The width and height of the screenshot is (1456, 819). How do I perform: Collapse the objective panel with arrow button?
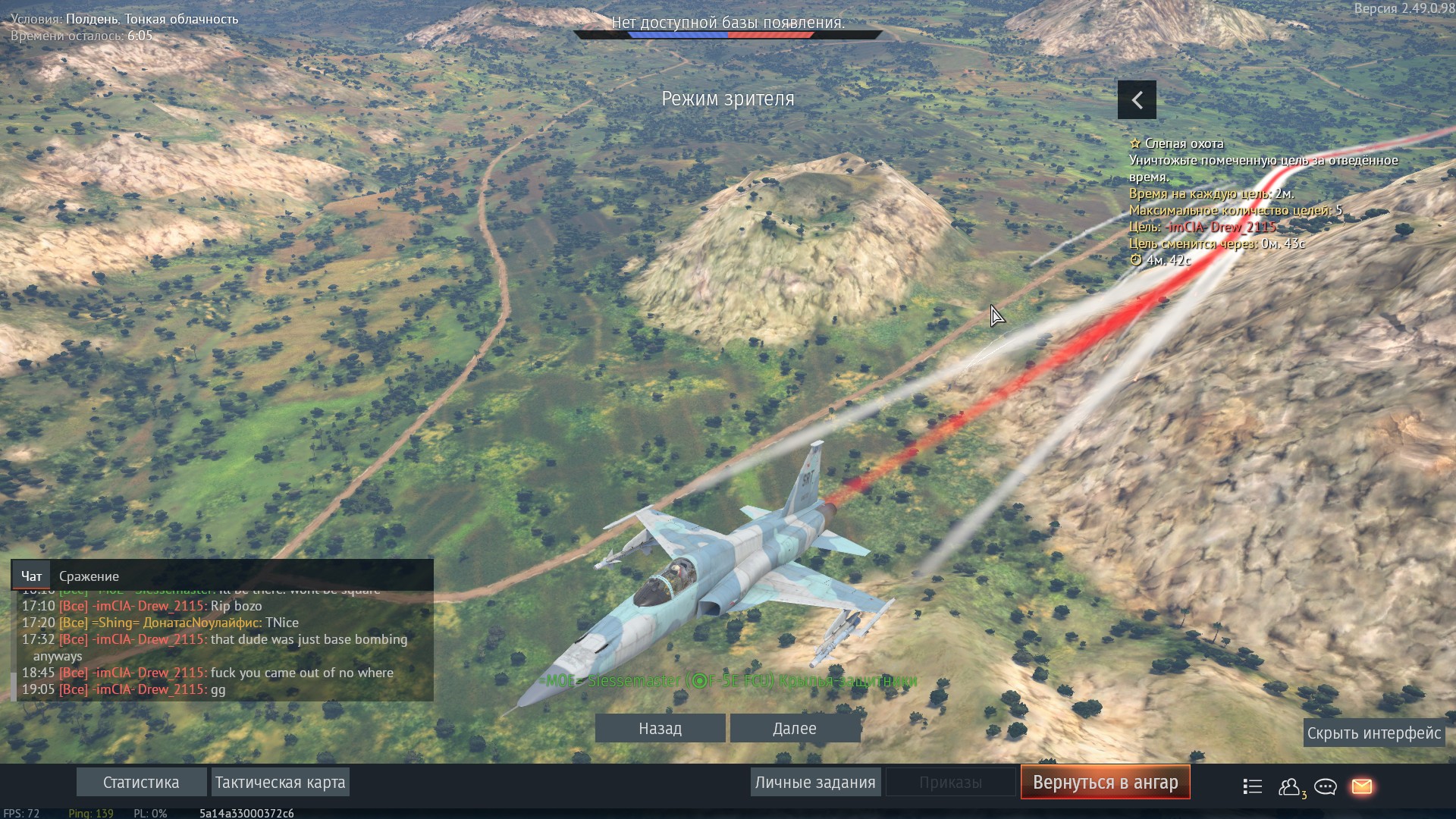click(x=1137, y=100)
